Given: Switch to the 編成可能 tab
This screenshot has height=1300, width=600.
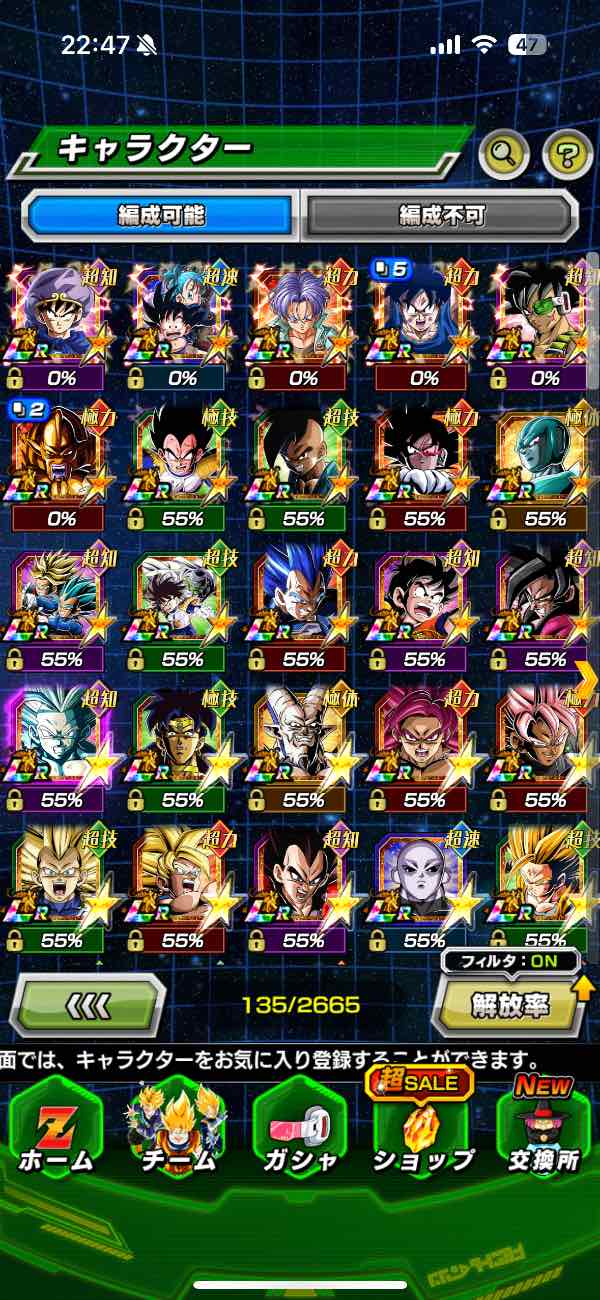Looking at the screenshot, I should click(160, 214).
